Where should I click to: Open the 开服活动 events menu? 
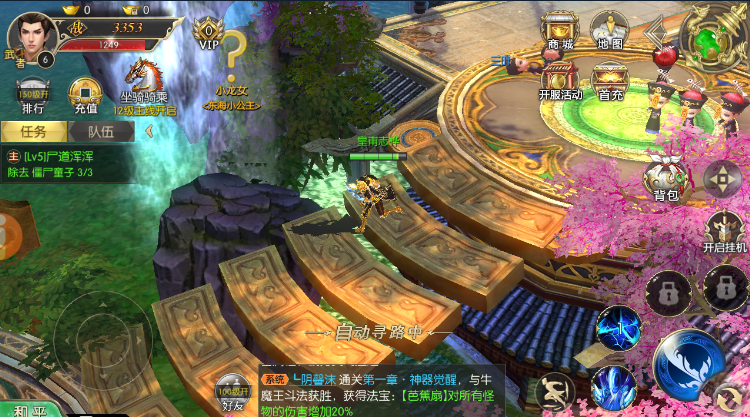(560, 81)
